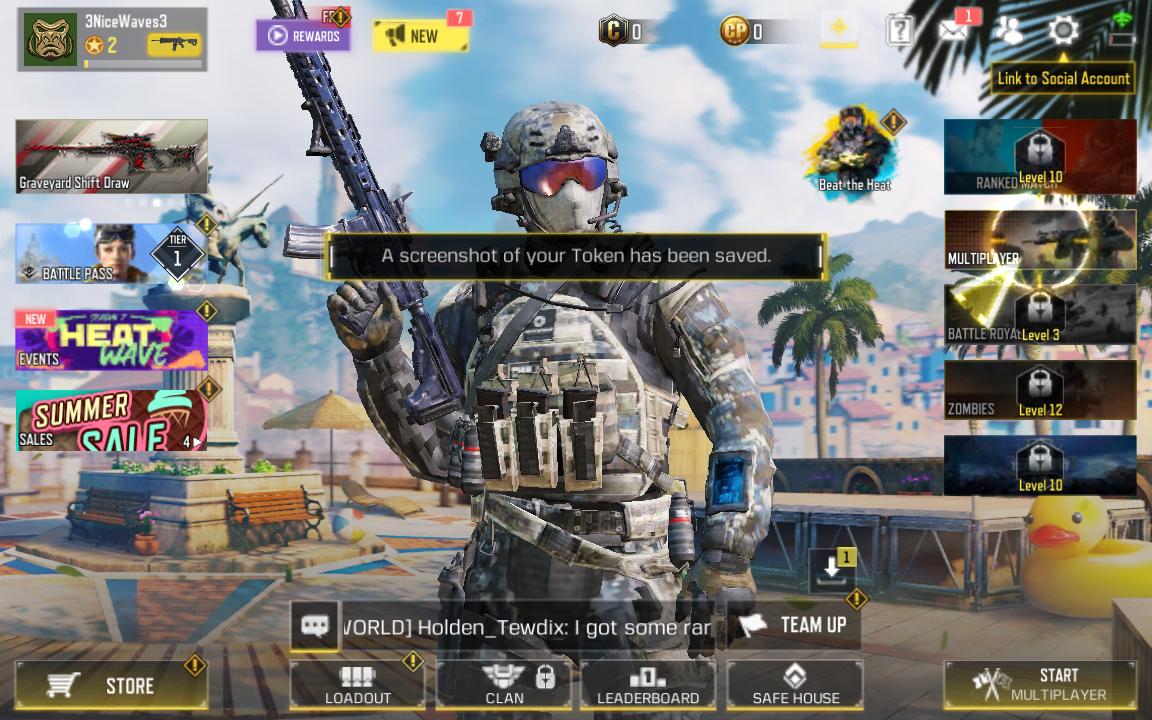
Task: Open the friends list icon
Action: tap(1008, 30)
